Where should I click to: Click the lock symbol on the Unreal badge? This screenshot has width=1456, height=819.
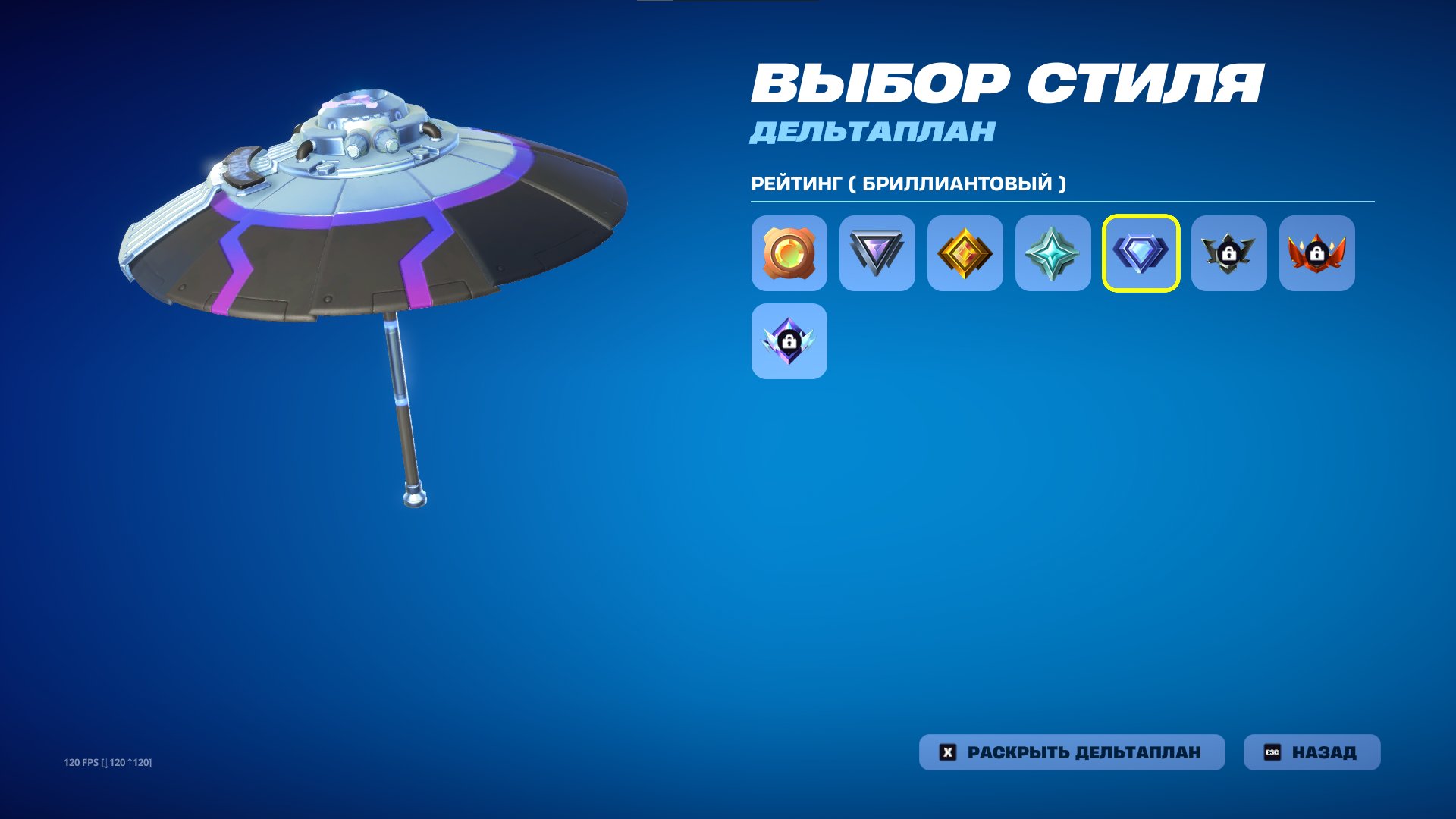(x=791, y=343)
